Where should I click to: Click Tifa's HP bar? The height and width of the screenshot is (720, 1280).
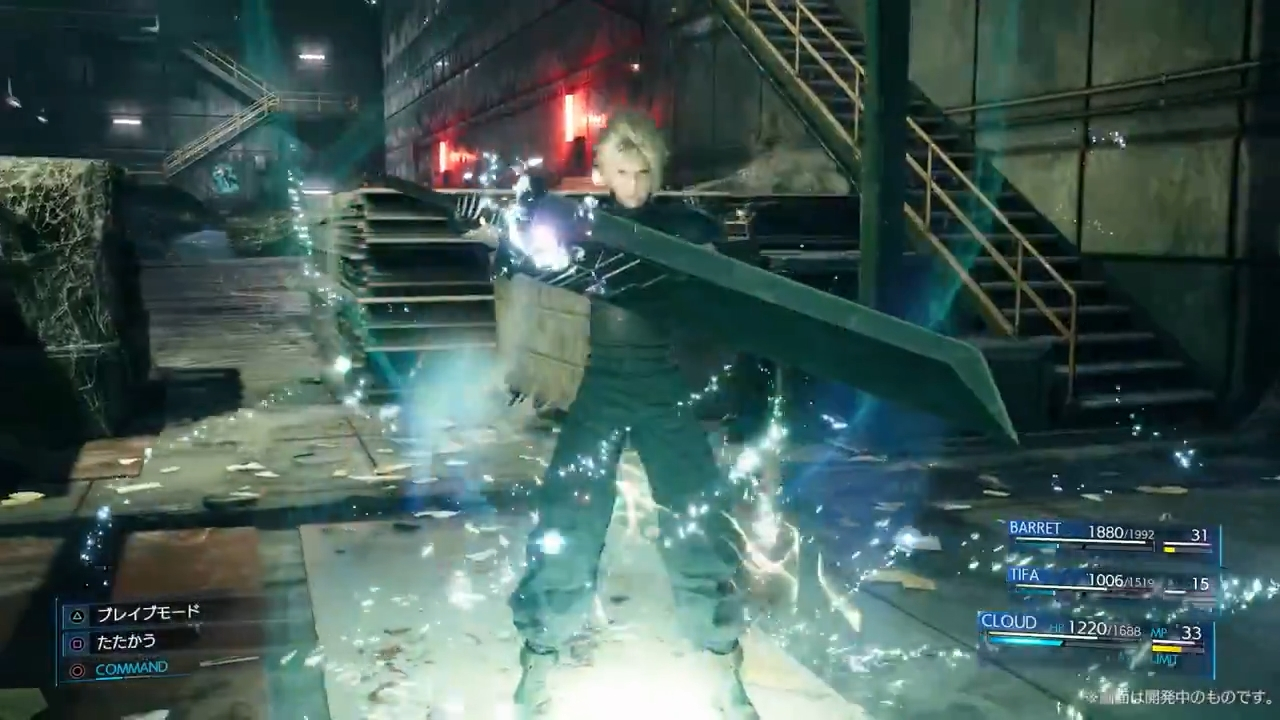pyautogui.click(x=1060, y=588)
